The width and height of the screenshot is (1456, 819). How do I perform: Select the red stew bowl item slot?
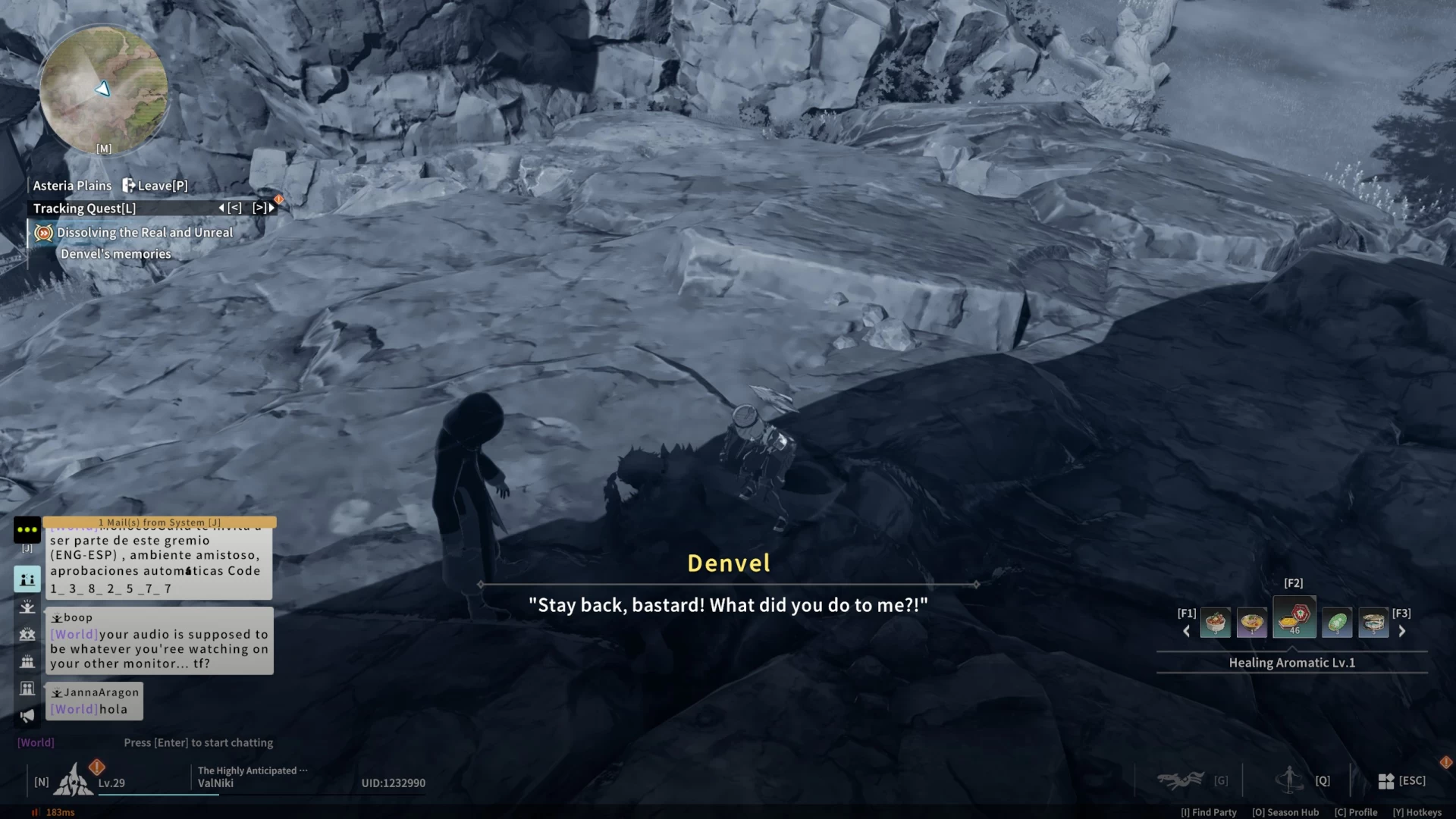[x=1215, y=623]
